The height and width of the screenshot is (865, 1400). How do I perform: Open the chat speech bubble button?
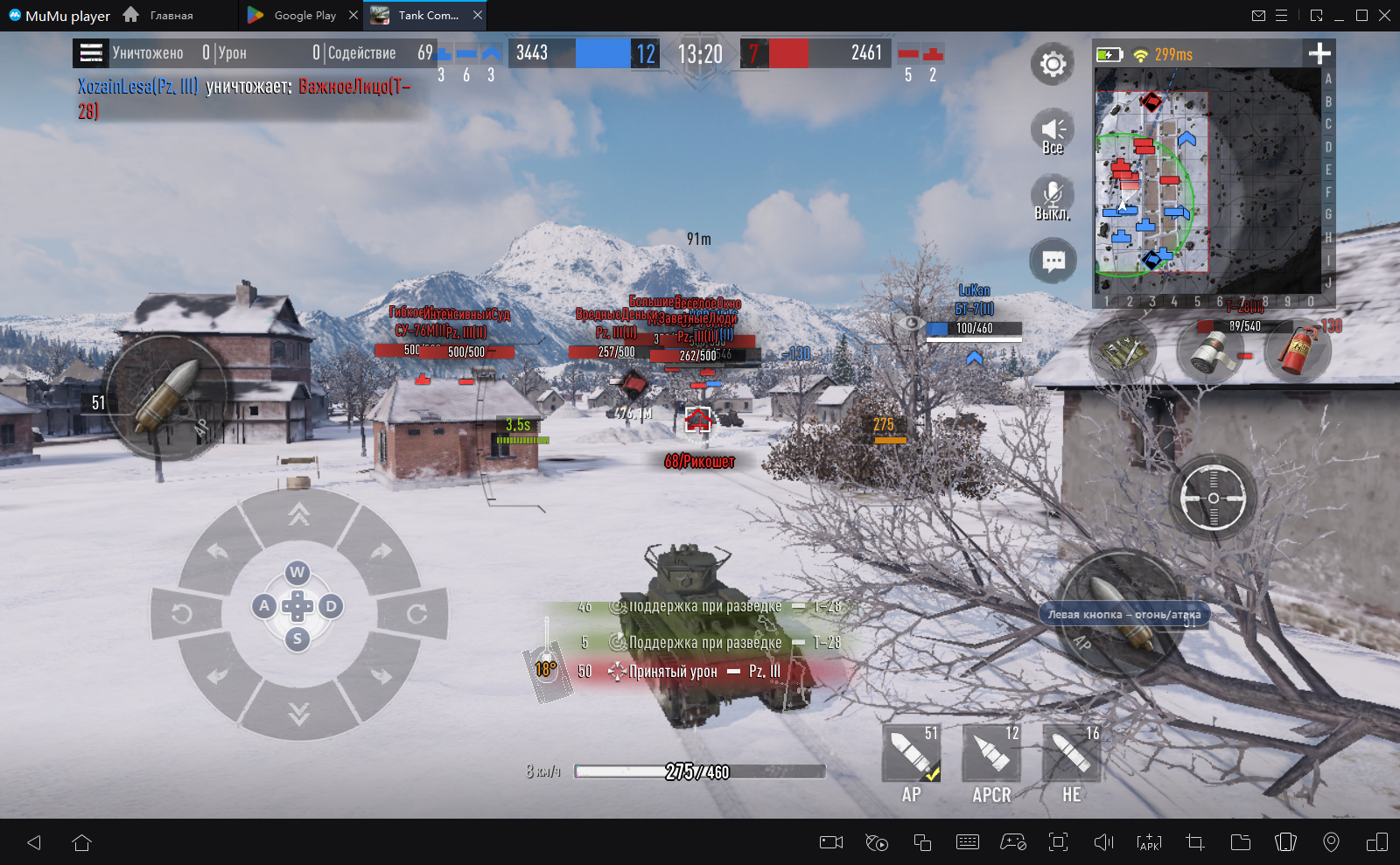(1053, 262)
